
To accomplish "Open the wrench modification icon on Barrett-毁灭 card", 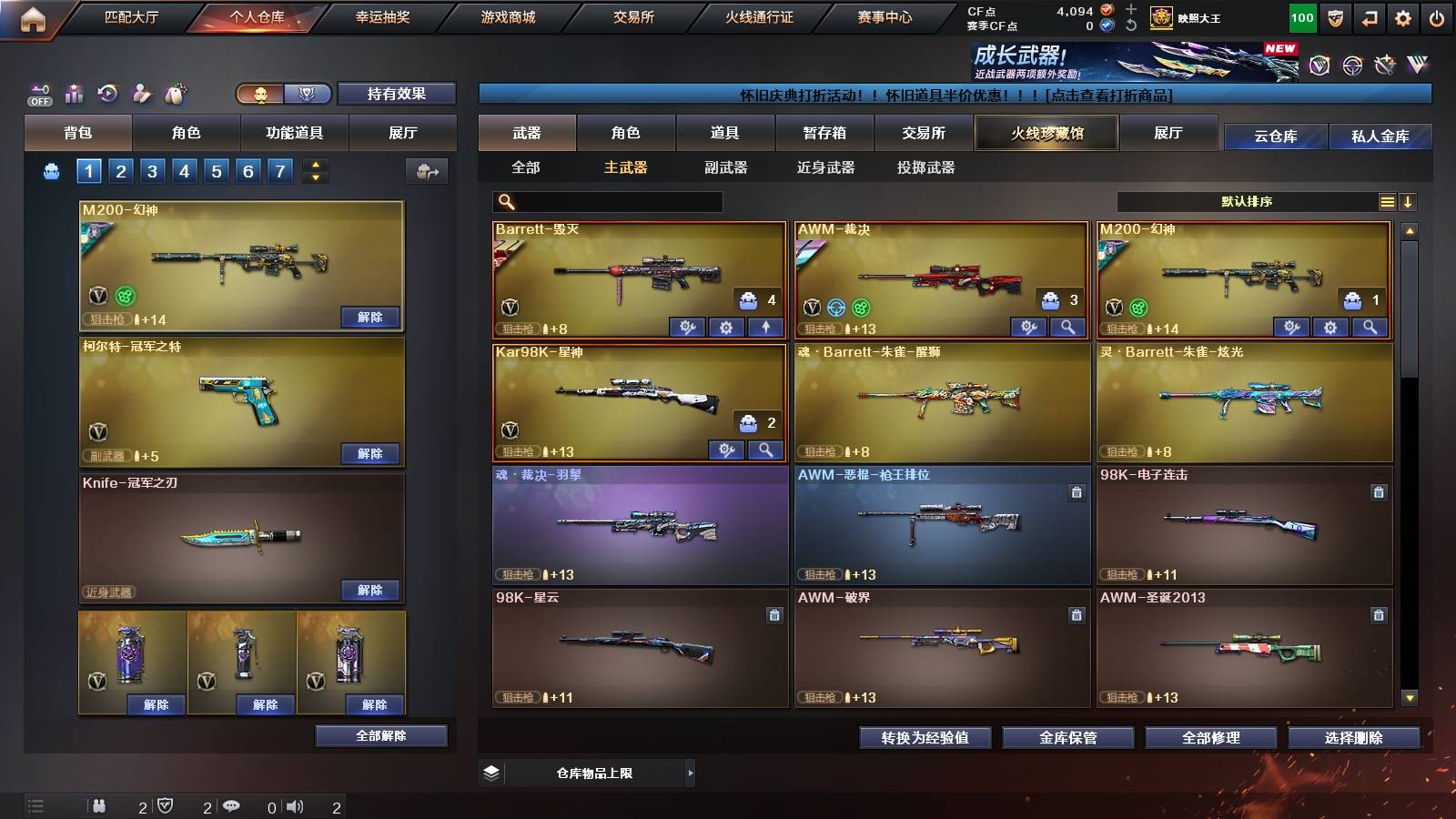I will coord(688,326).
